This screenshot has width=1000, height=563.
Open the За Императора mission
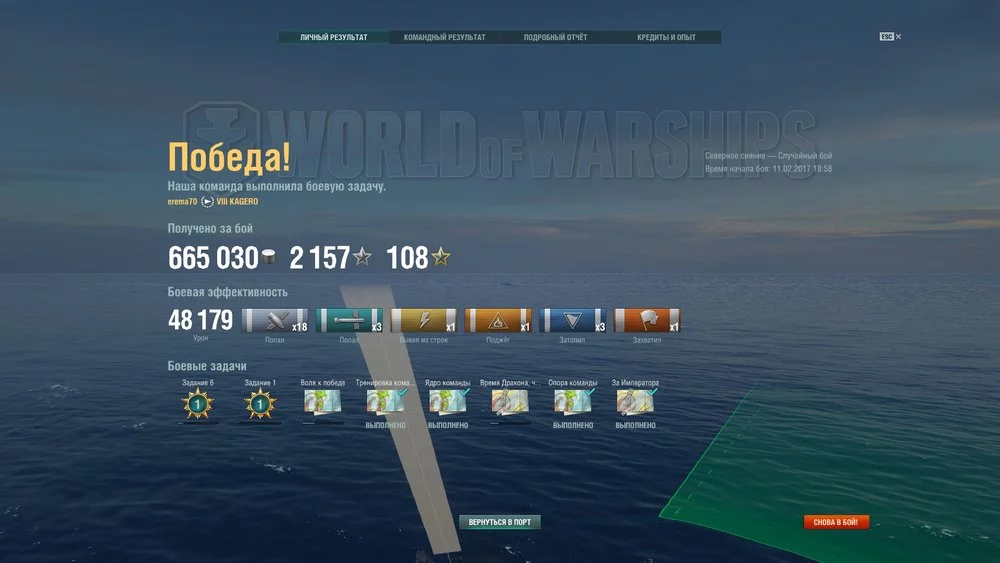tap(636, 402)
